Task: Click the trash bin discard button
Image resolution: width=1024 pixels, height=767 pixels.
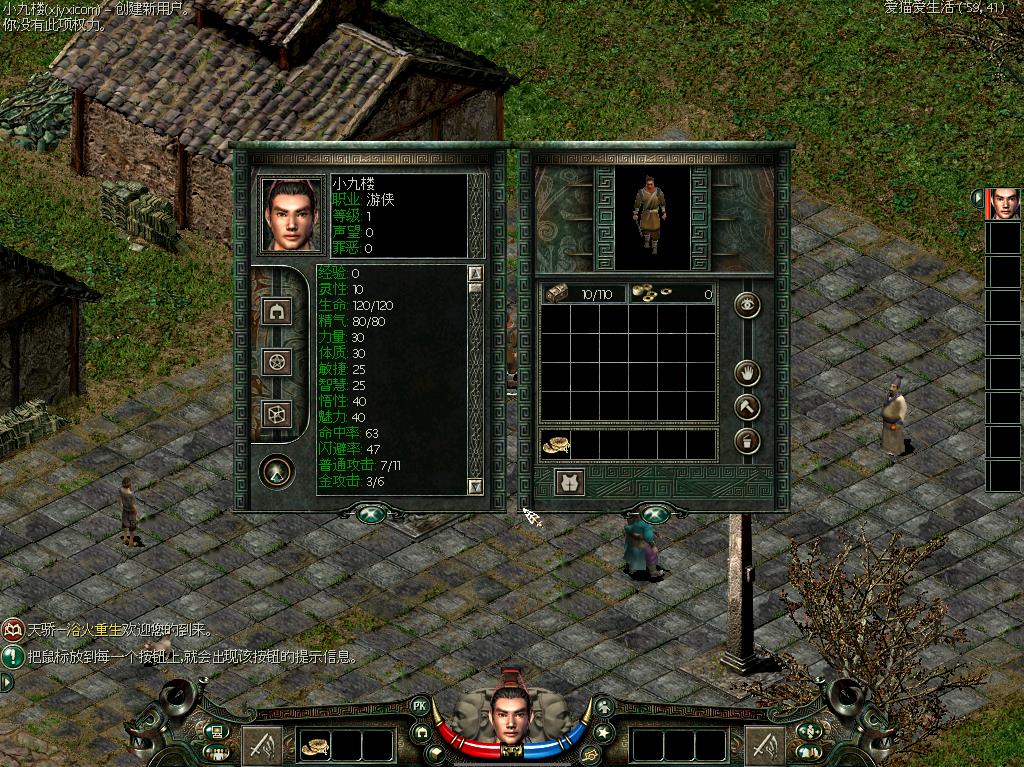Action: tap(747, 441)
